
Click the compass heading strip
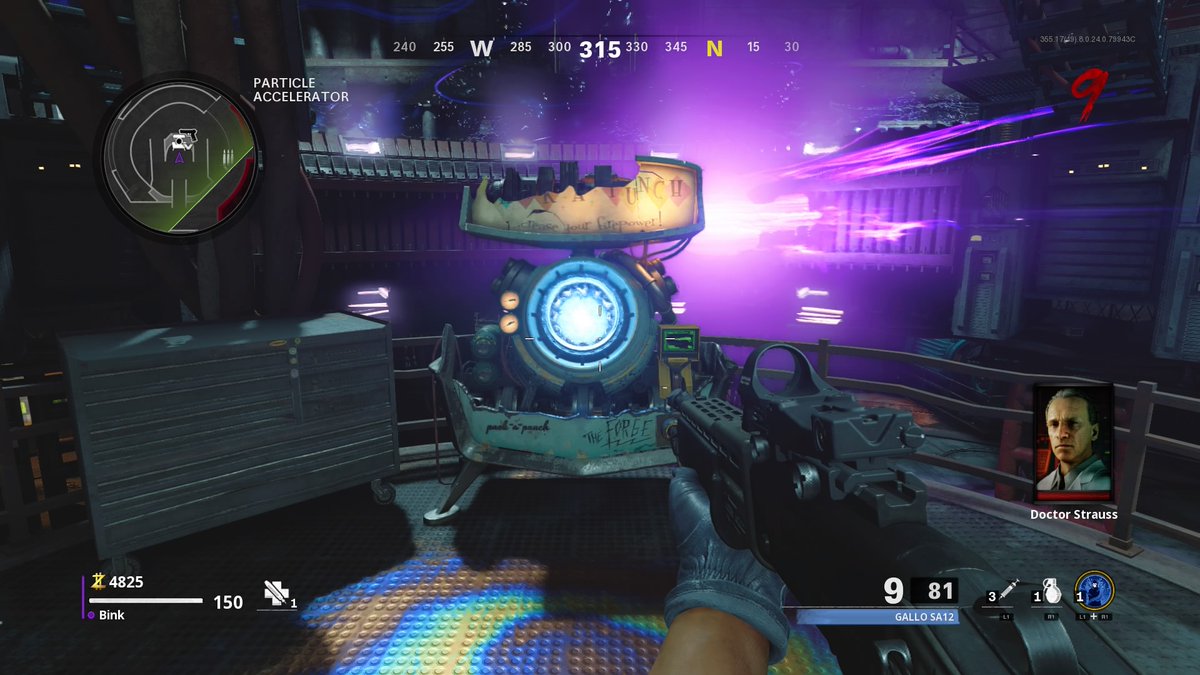597,48
